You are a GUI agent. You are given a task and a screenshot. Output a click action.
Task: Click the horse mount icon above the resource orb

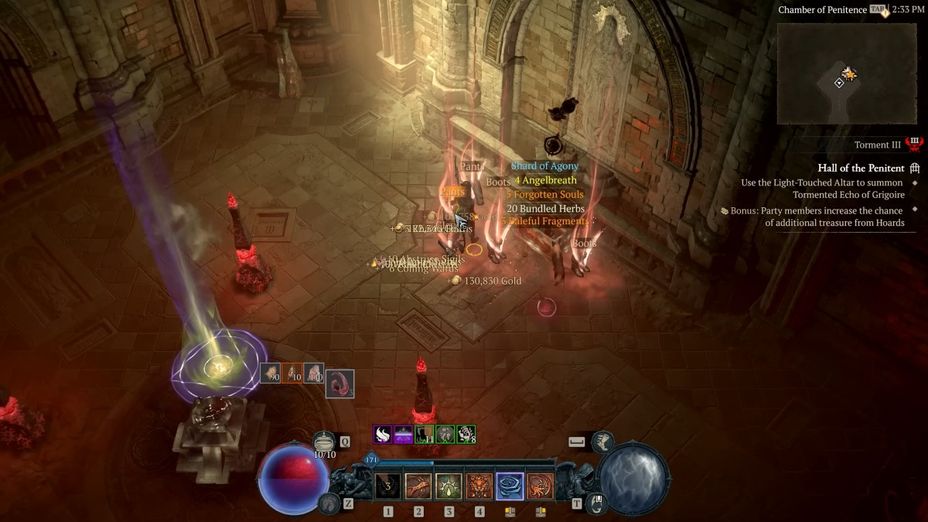[602, 441]
